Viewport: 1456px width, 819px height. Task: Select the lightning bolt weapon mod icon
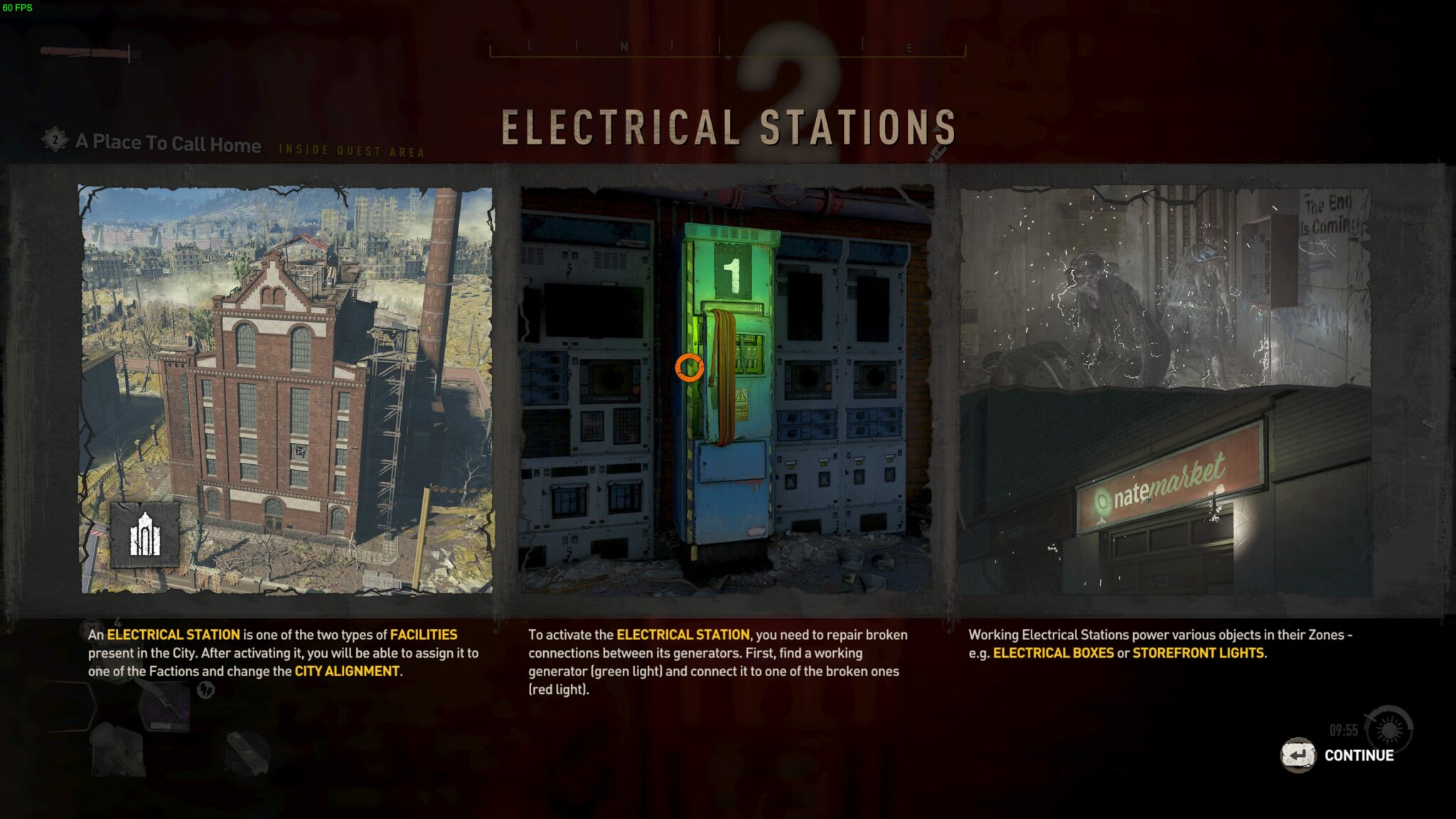tap(205, 690)
